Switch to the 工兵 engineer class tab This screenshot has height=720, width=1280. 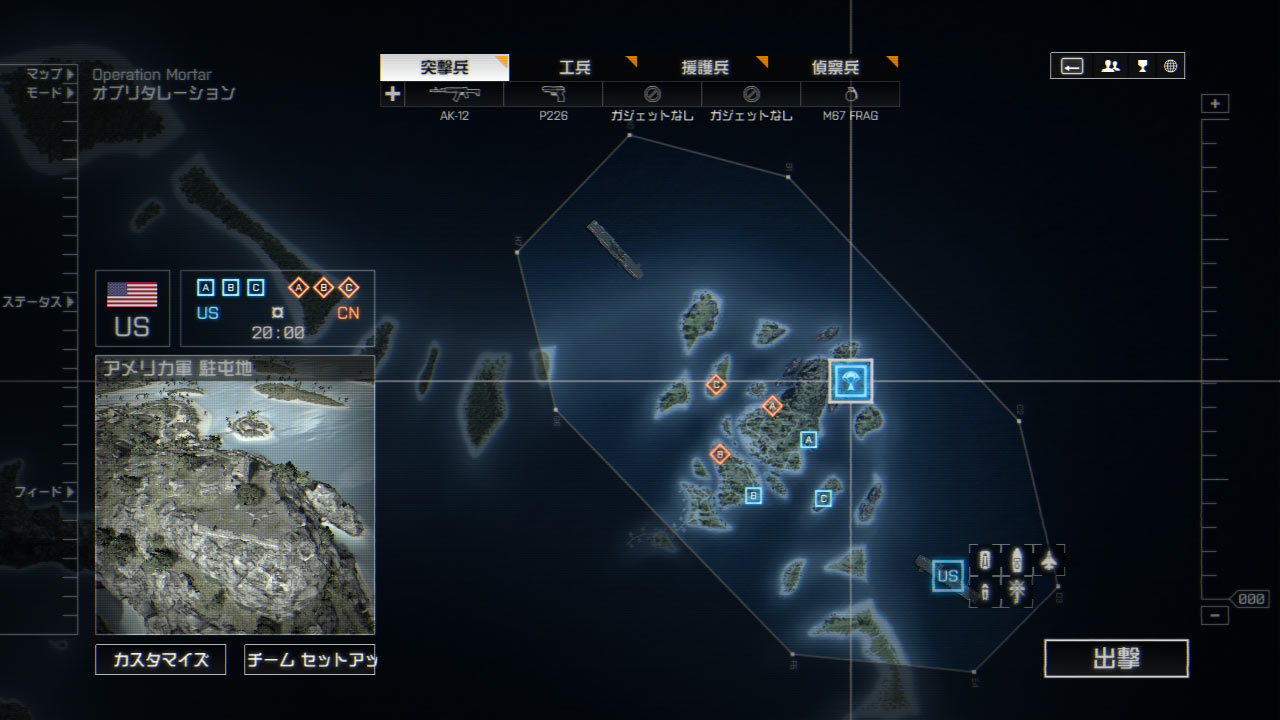(575, 68)
